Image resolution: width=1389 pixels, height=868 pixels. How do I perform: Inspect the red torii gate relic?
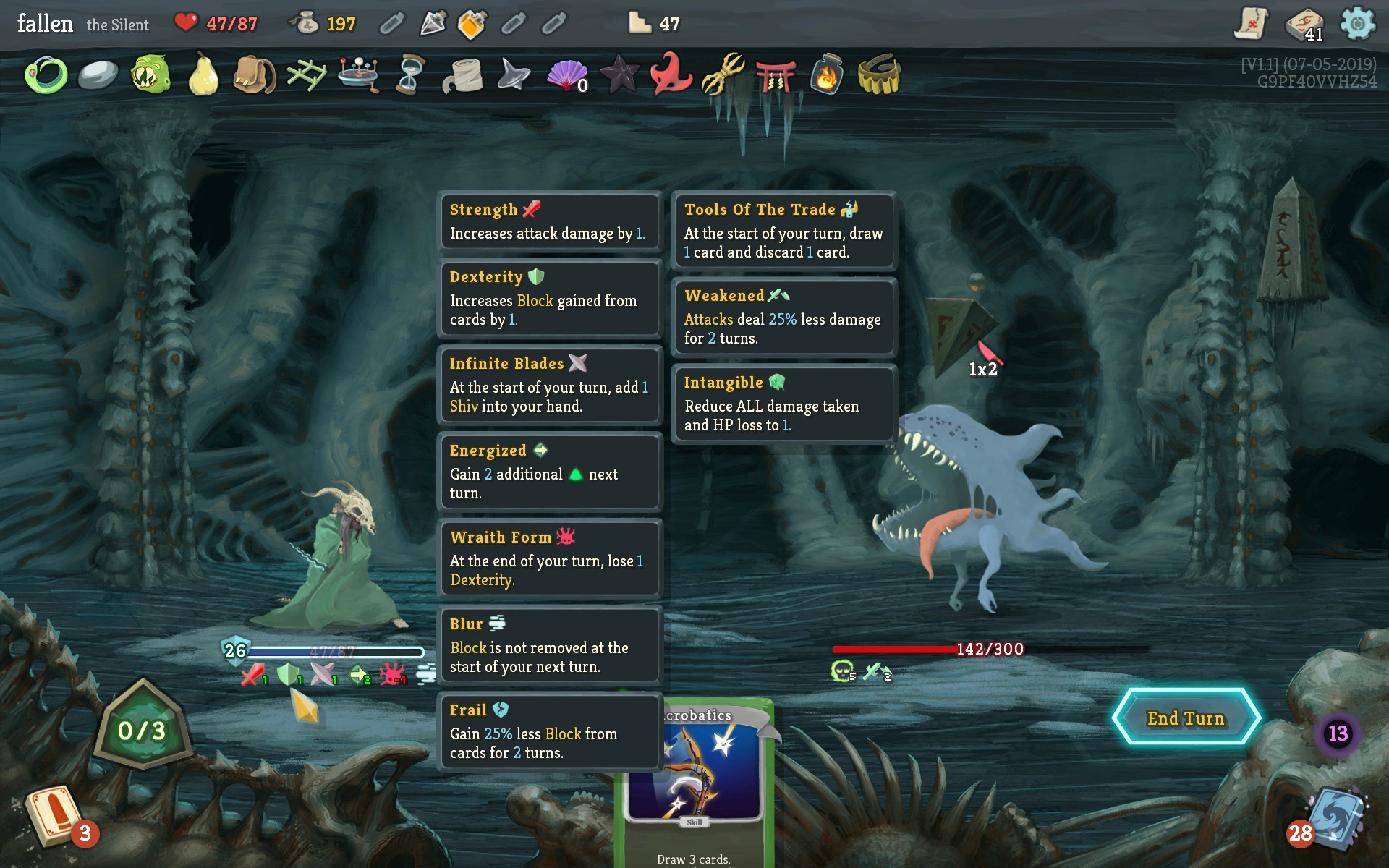[x=775, y=75]
